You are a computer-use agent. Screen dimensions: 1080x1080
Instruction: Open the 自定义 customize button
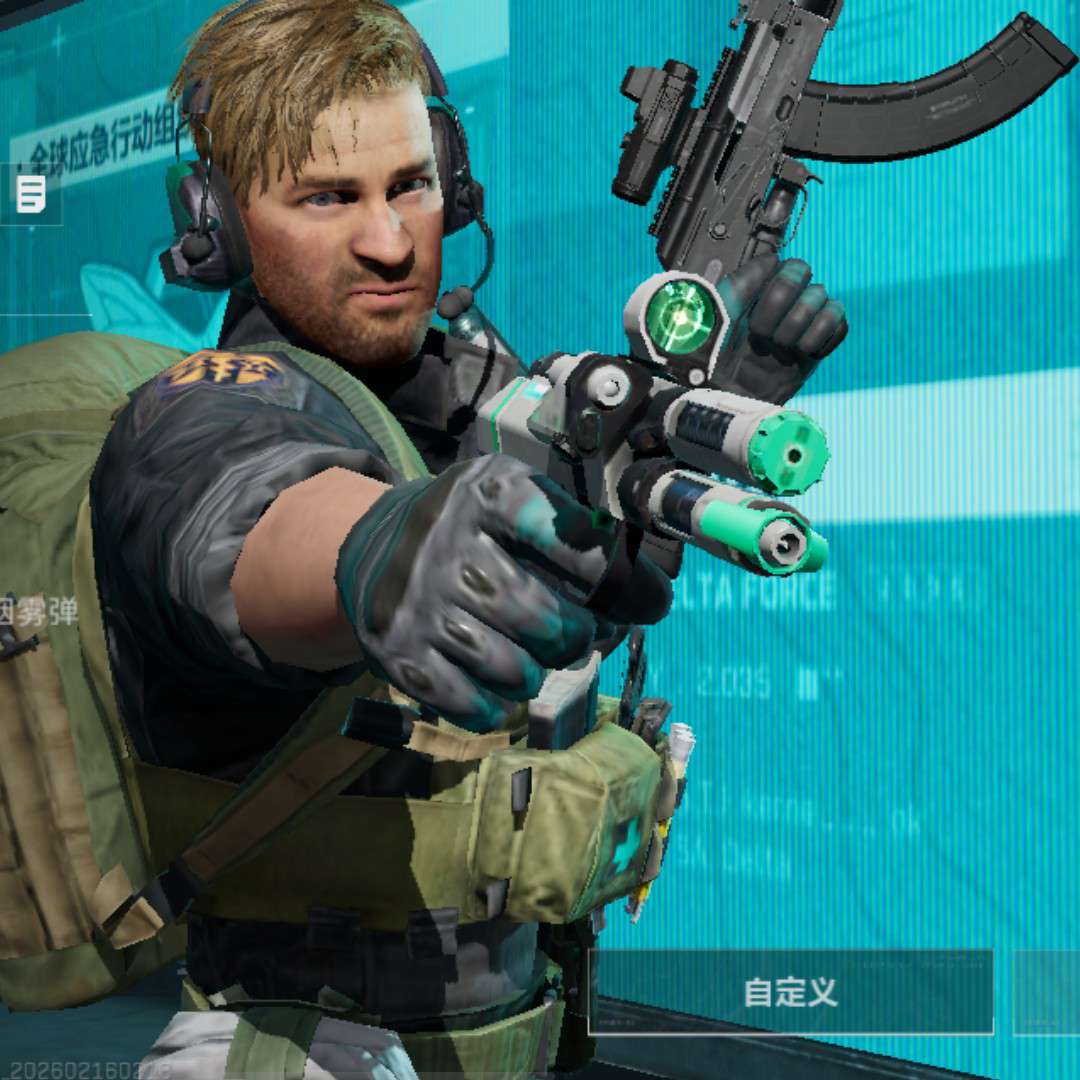(790, 992)
